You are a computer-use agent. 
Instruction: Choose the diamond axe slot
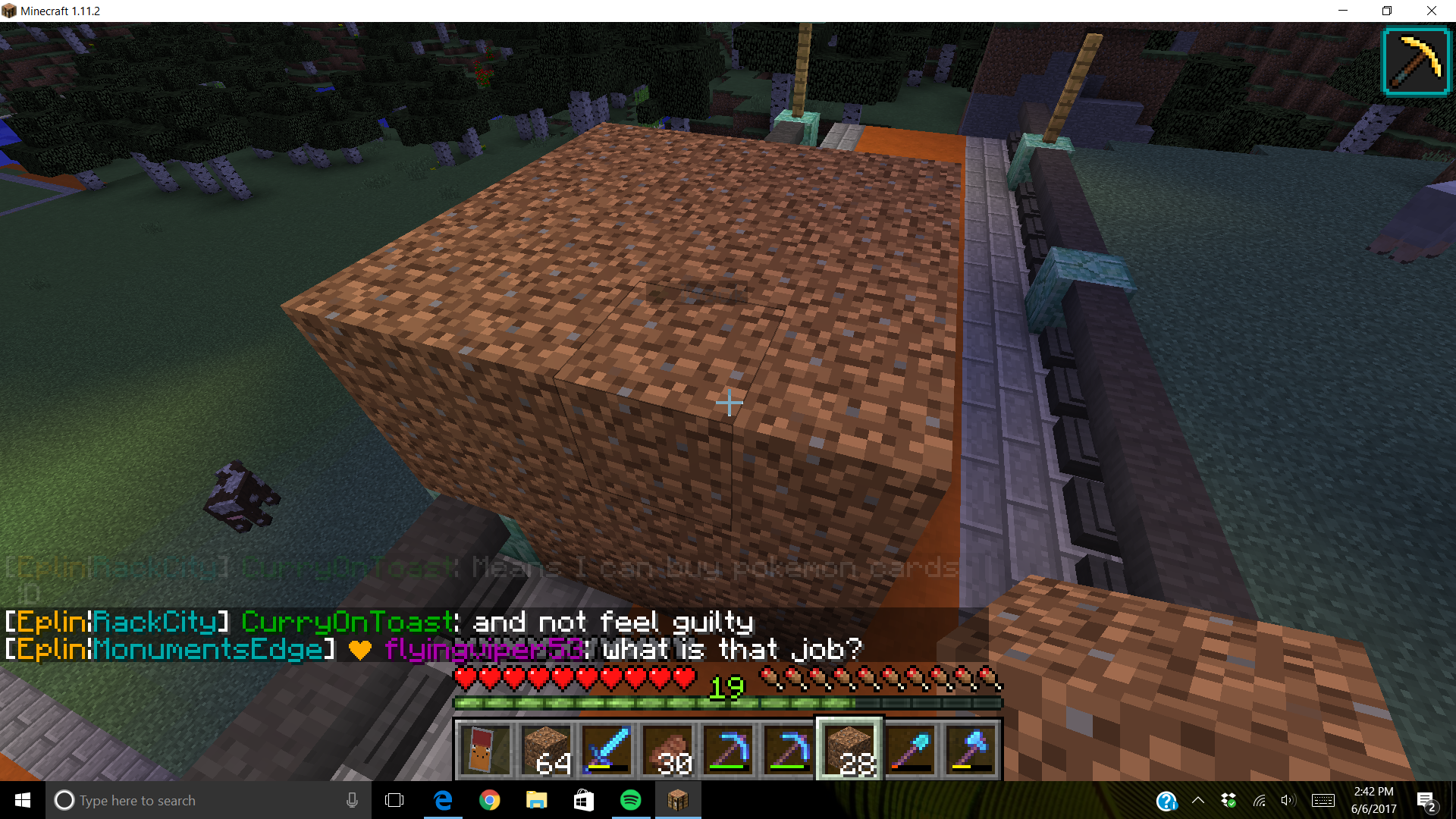pos(971,749)
